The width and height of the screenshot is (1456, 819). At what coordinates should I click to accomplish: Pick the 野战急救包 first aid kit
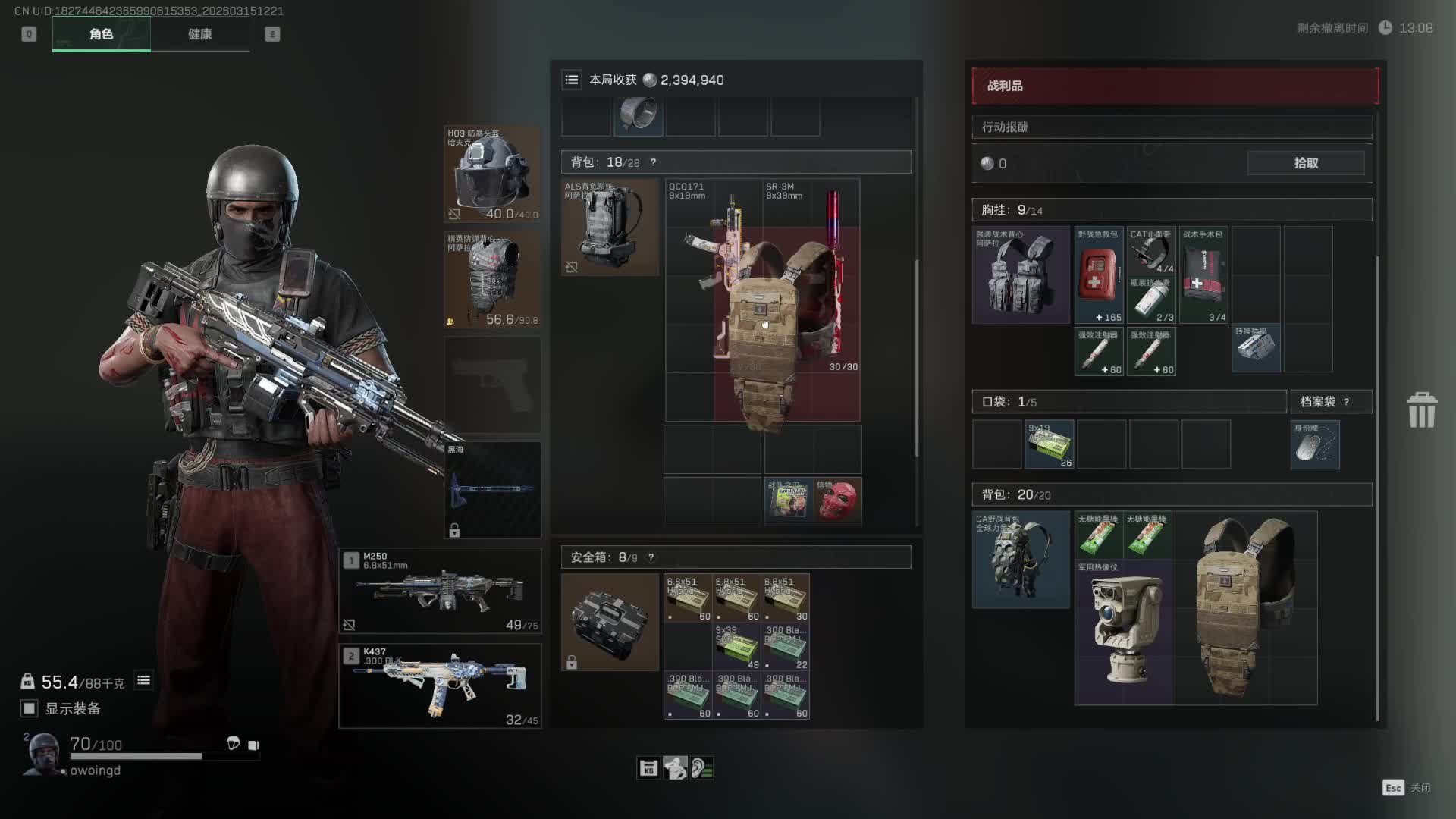coord(1098,275)
